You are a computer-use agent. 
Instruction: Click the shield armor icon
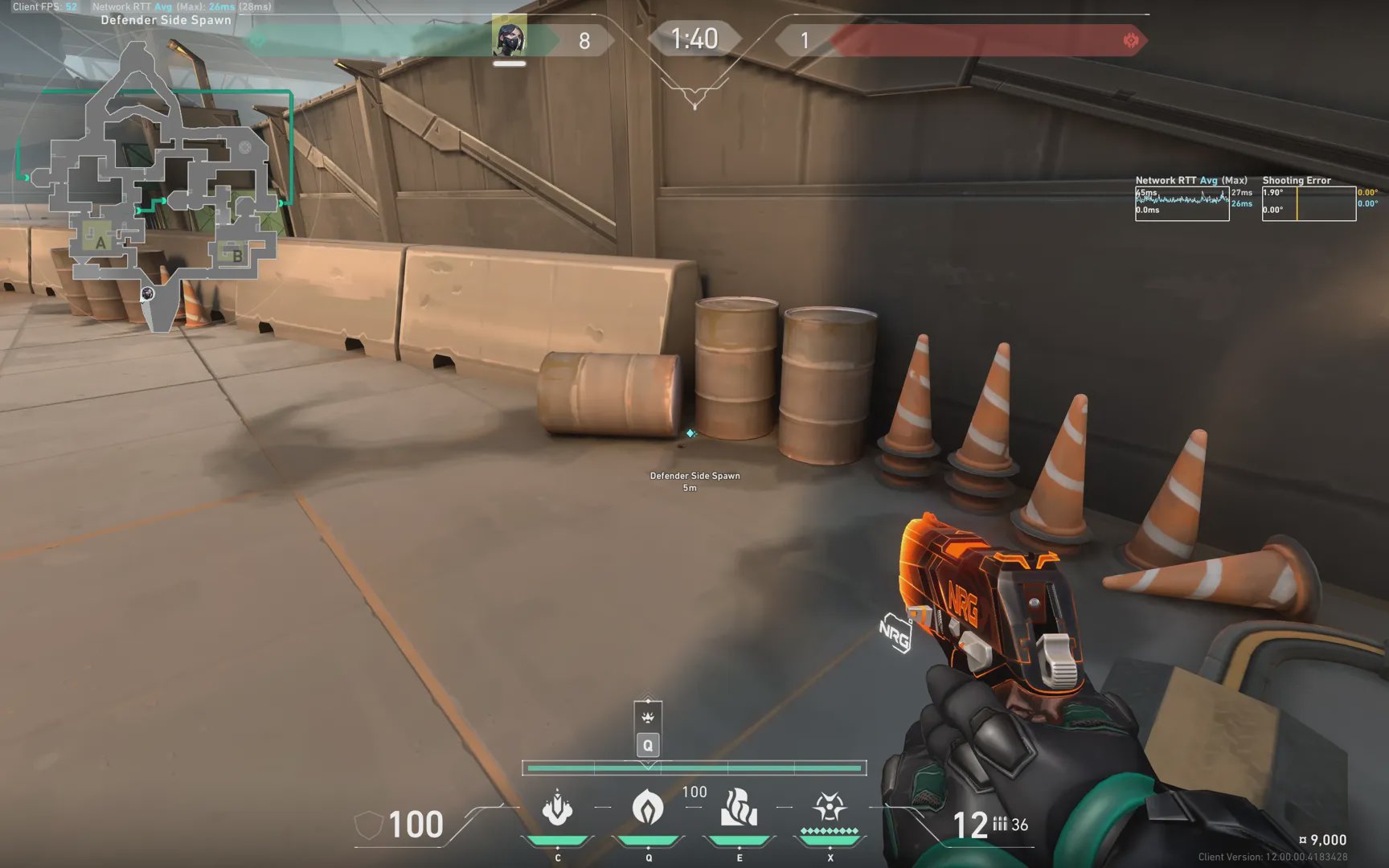[x=368, y=825]
